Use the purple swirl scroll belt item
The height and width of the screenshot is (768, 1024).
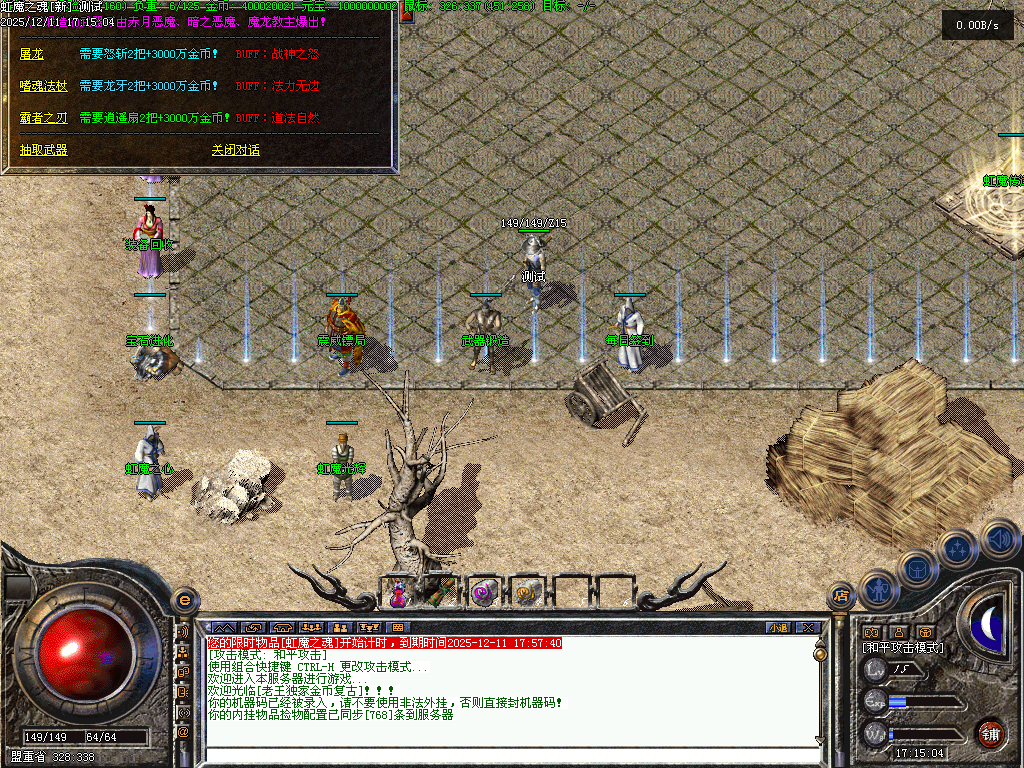[484, 593]
